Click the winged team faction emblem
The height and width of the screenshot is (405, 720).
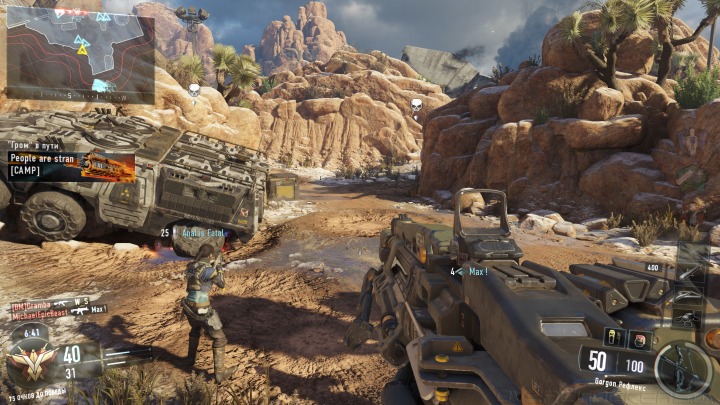click(31, 361)
